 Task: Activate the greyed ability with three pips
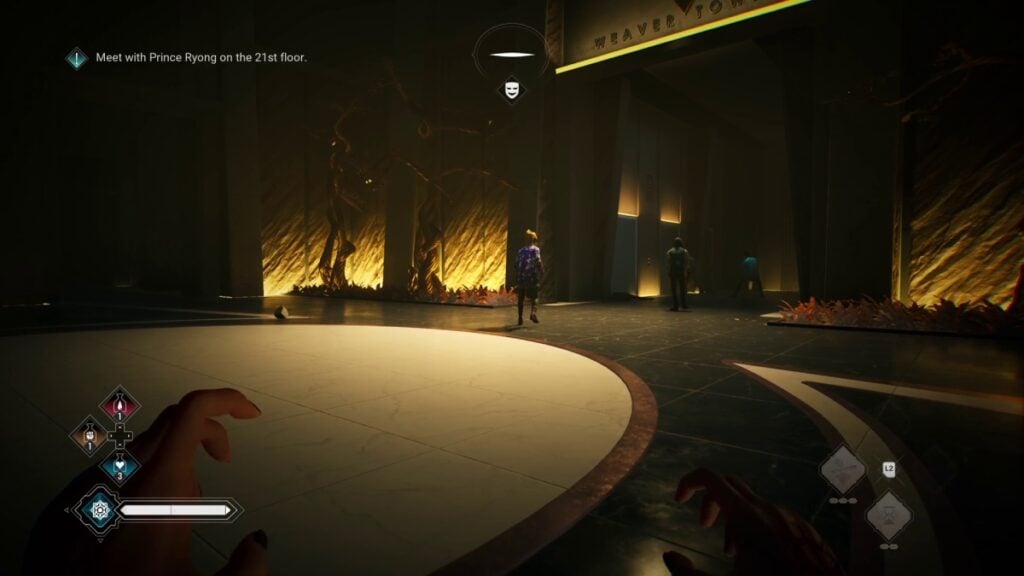[843, 471]
